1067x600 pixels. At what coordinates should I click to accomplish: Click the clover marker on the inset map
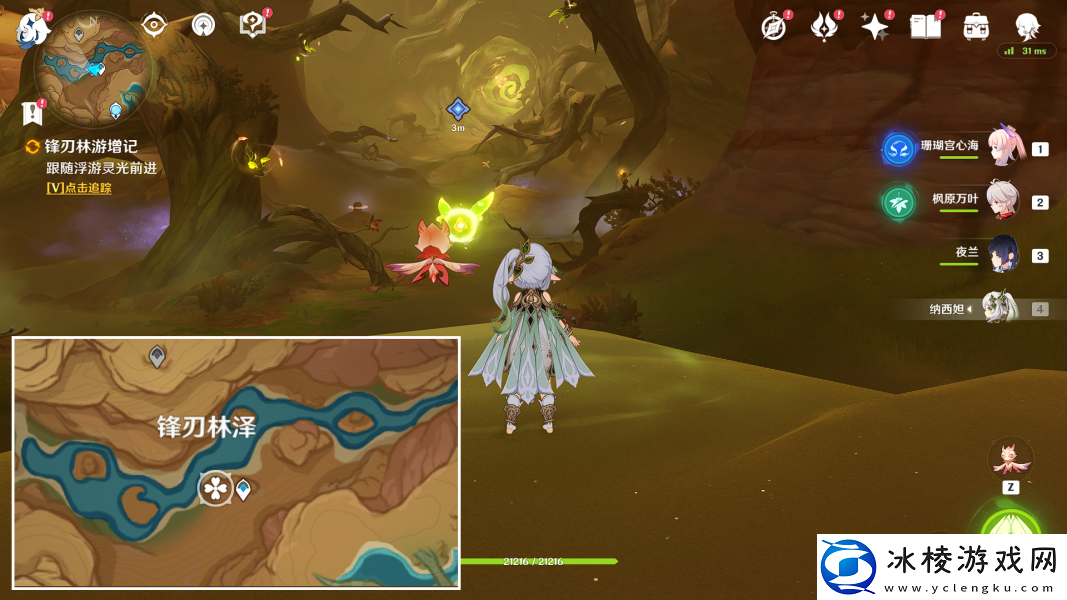pyautogui.click(x=215, y=488)
